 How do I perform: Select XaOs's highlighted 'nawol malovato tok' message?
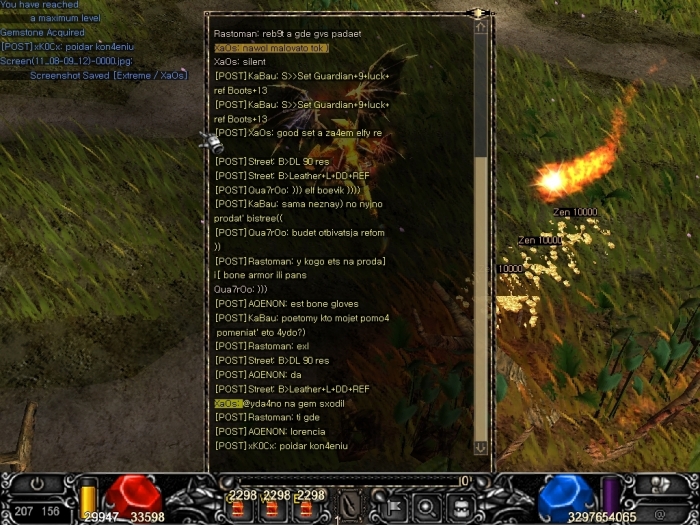click(x=271, y=48)
